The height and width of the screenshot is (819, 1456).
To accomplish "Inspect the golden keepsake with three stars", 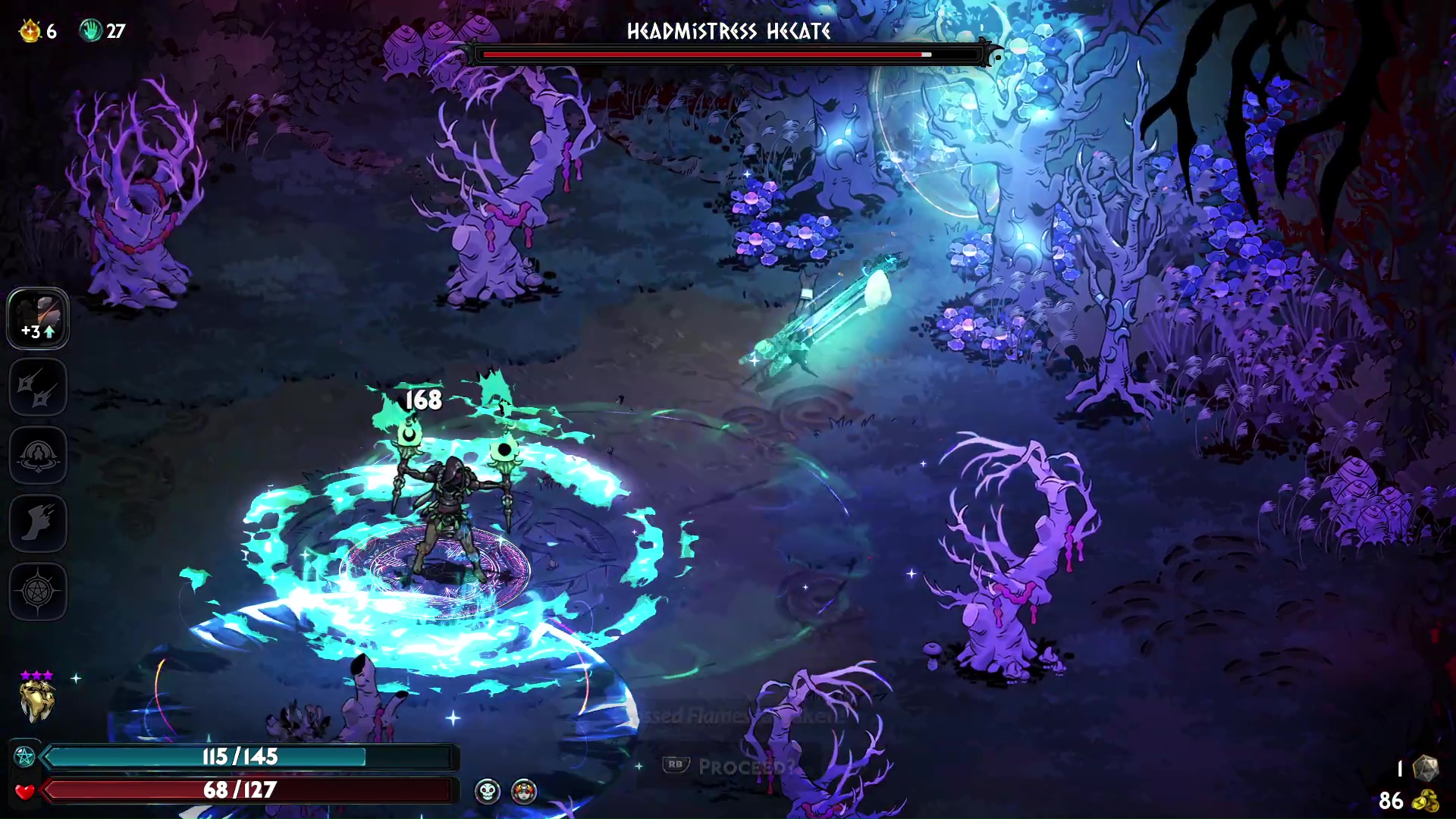I will pyautogui.click(x=37, y=701).
